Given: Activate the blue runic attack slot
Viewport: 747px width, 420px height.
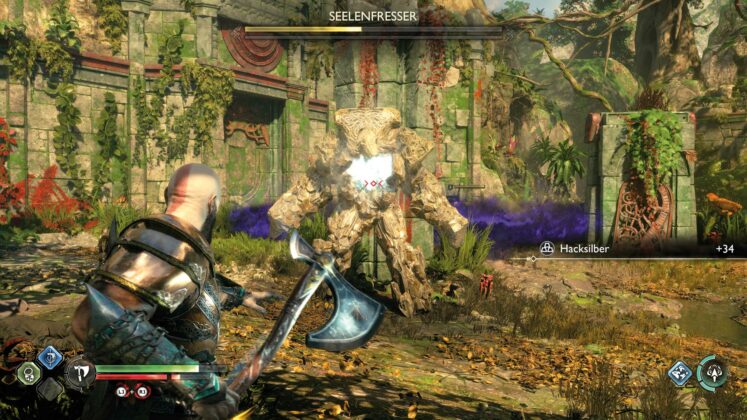Looking at the screenshot, I should (50, 358).
